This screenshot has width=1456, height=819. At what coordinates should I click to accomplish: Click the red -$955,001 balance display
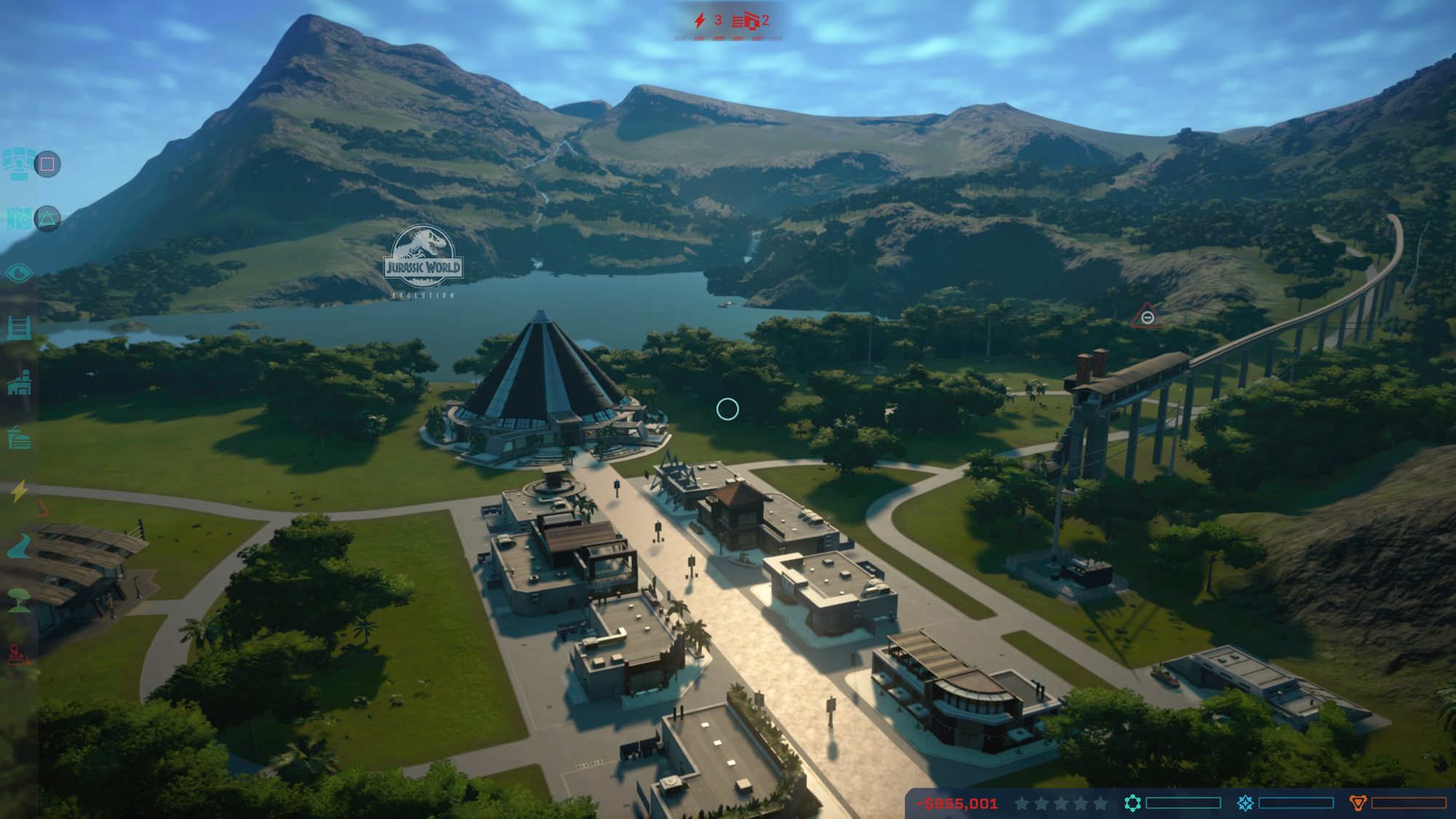[x=957, y=803]
